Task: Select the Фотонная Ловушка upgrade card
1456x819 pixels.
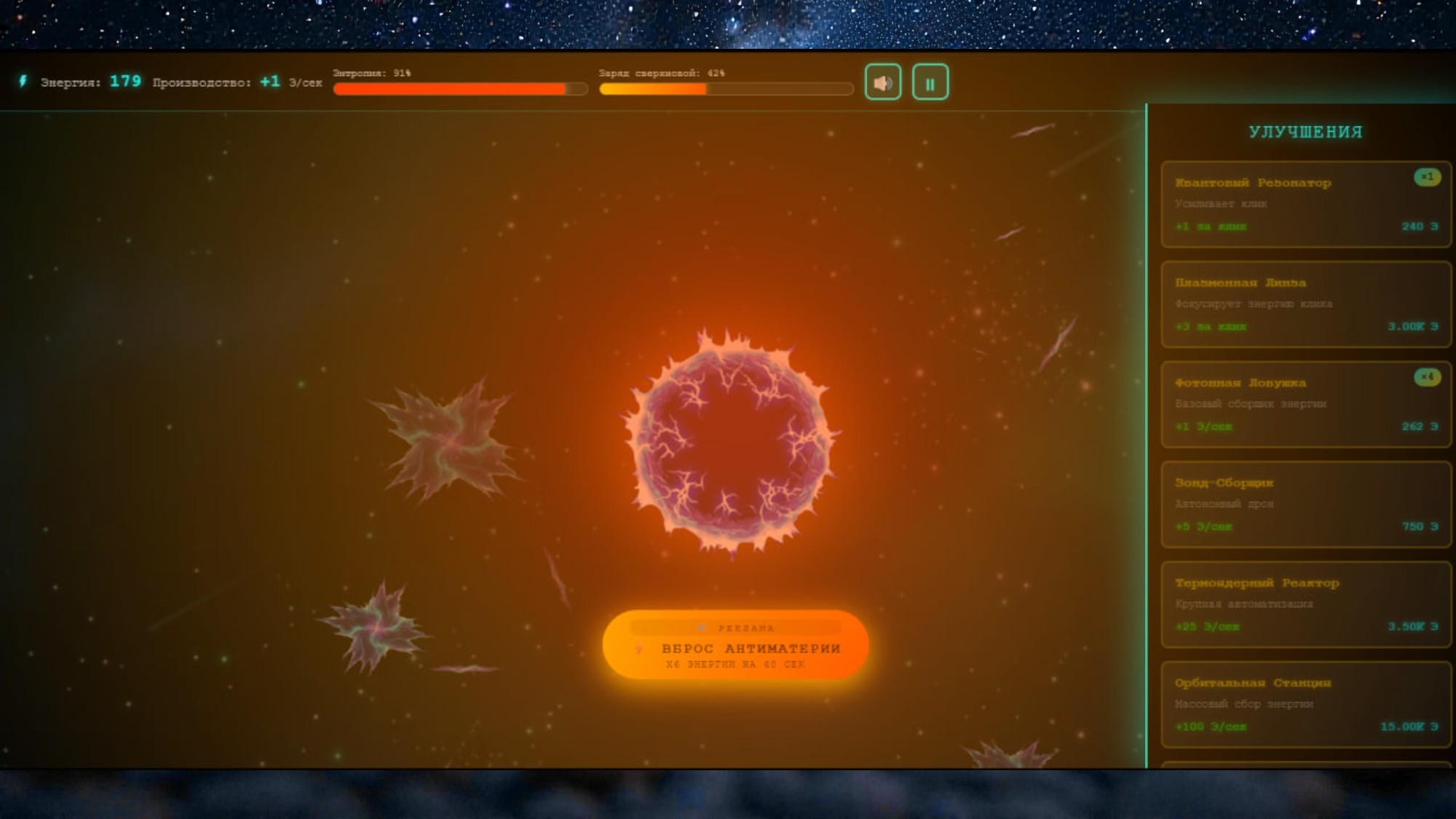Action: [1305, 404]
